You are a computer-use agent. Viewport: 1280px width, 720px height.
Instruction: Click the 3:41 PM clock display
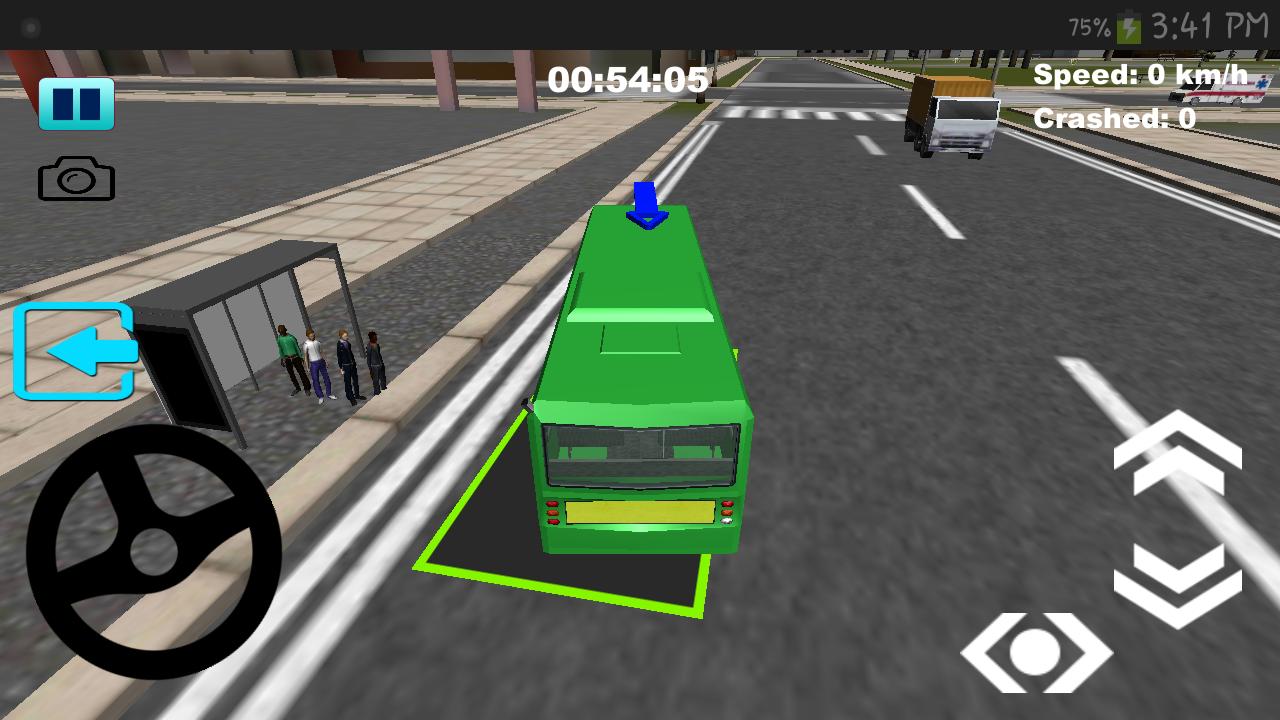[1211, 26]
